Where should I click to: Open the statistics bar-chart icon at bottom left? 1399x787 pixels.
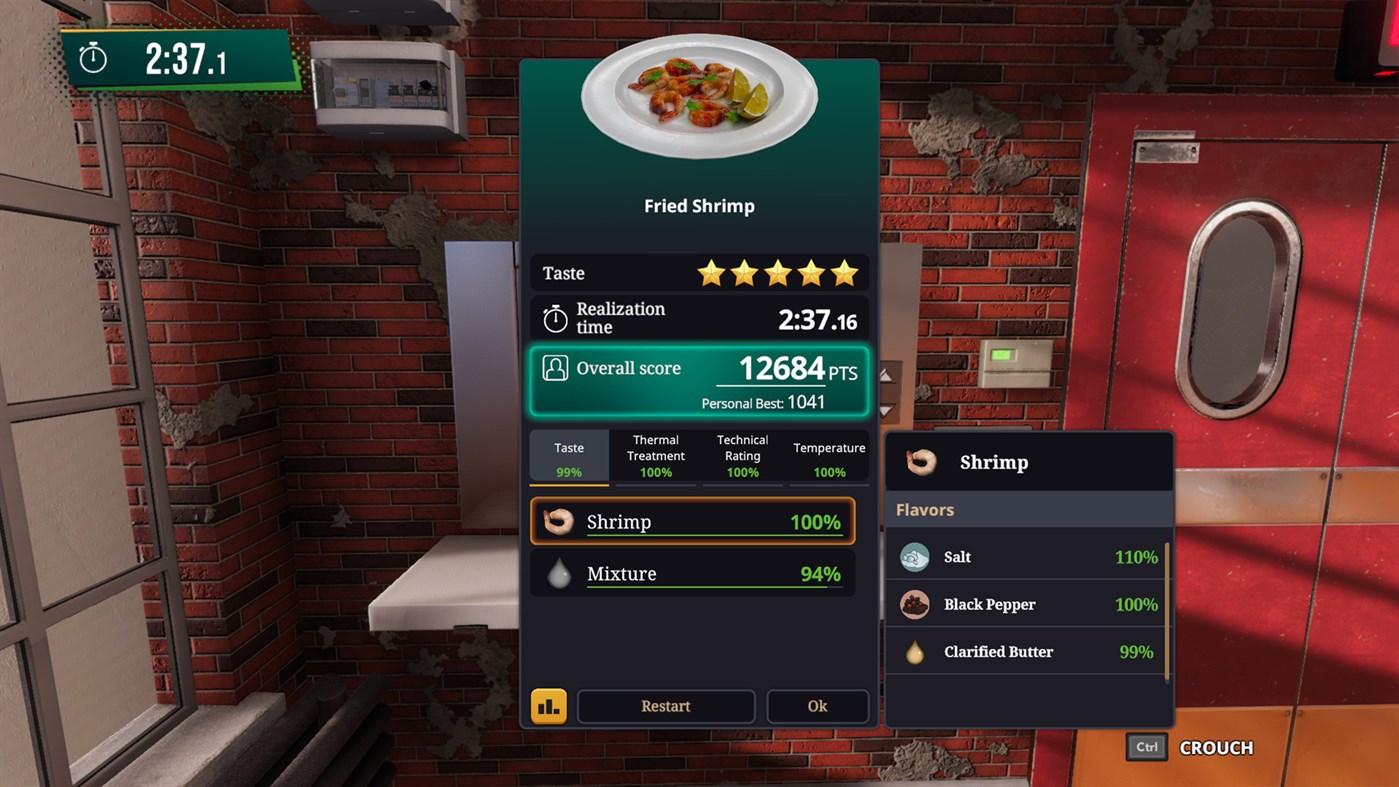point(548,705)
